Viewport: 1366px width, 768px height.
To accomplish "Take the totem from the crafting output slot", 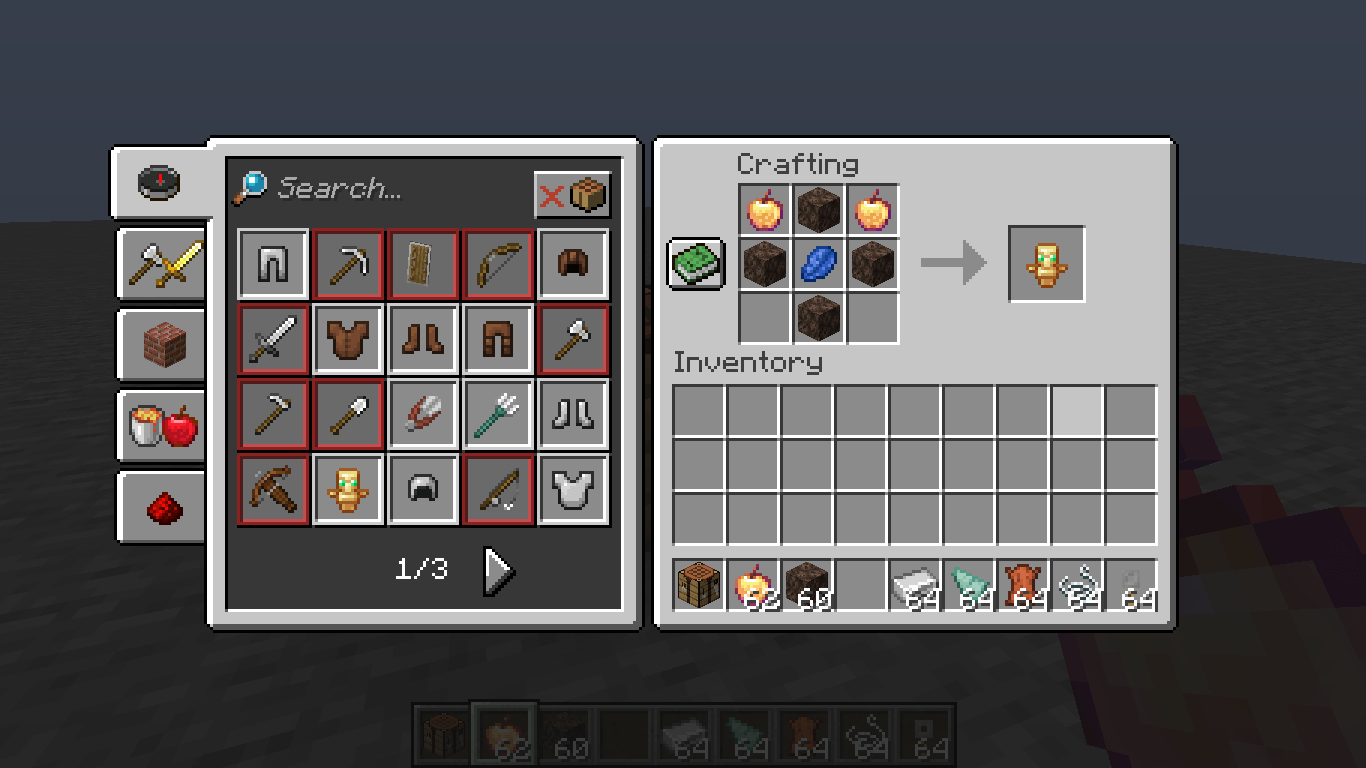I will coord(1046,263).
